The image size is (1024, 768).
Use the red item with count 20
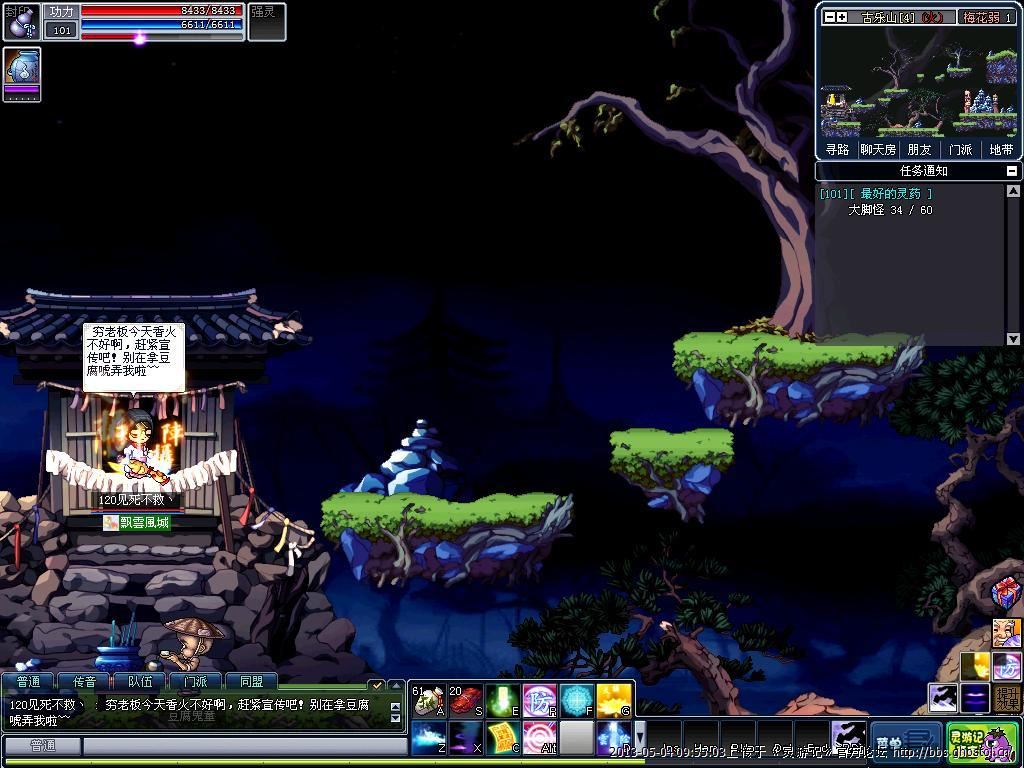coord(465,700)
